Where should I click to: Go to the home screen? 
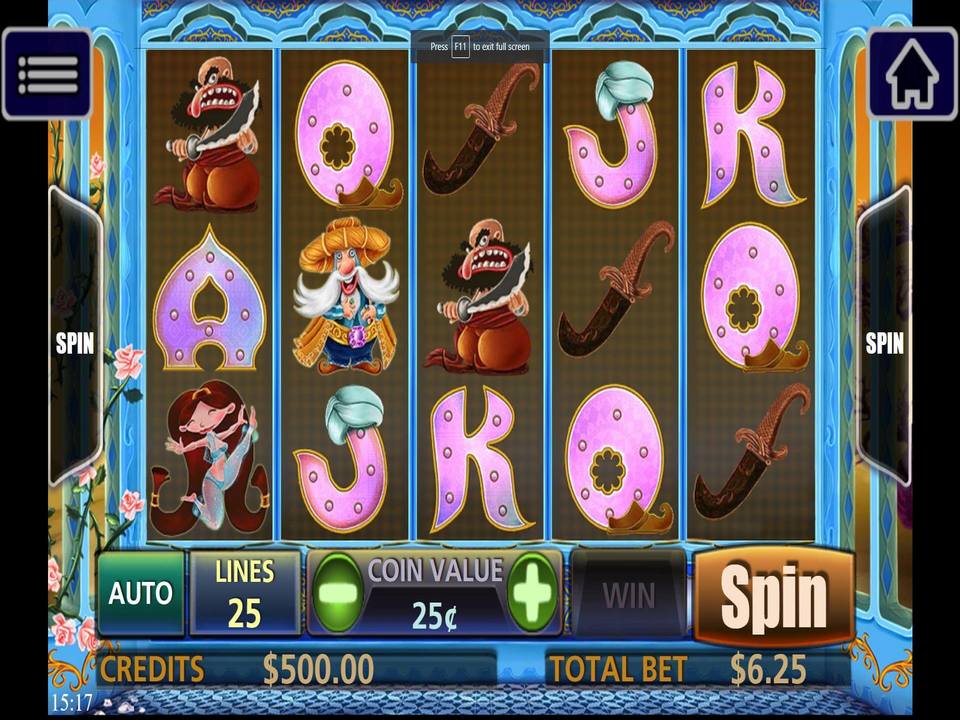[911, 74]
